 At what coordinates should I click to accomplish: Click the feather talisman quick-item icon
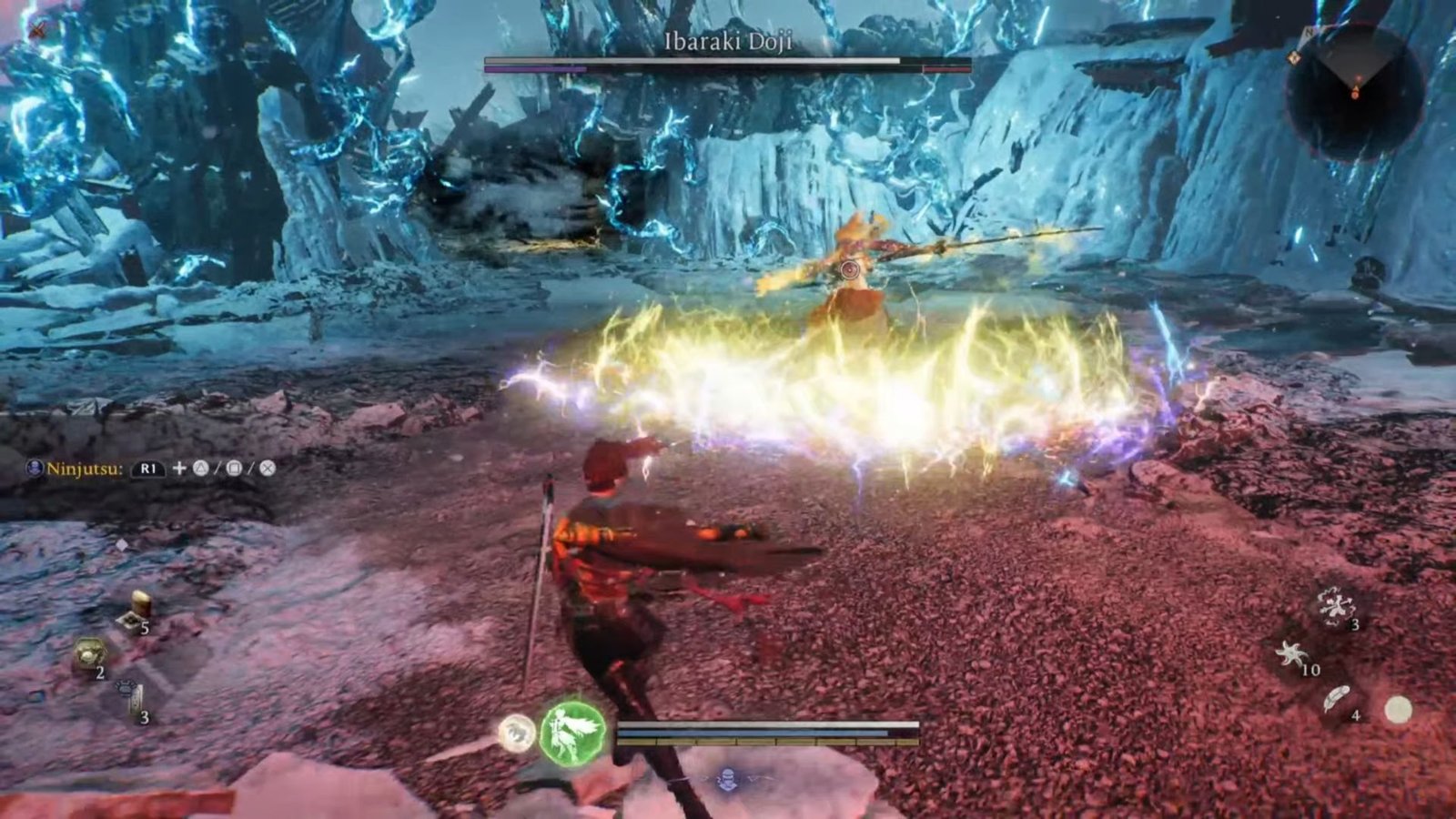click(1337, 698)
